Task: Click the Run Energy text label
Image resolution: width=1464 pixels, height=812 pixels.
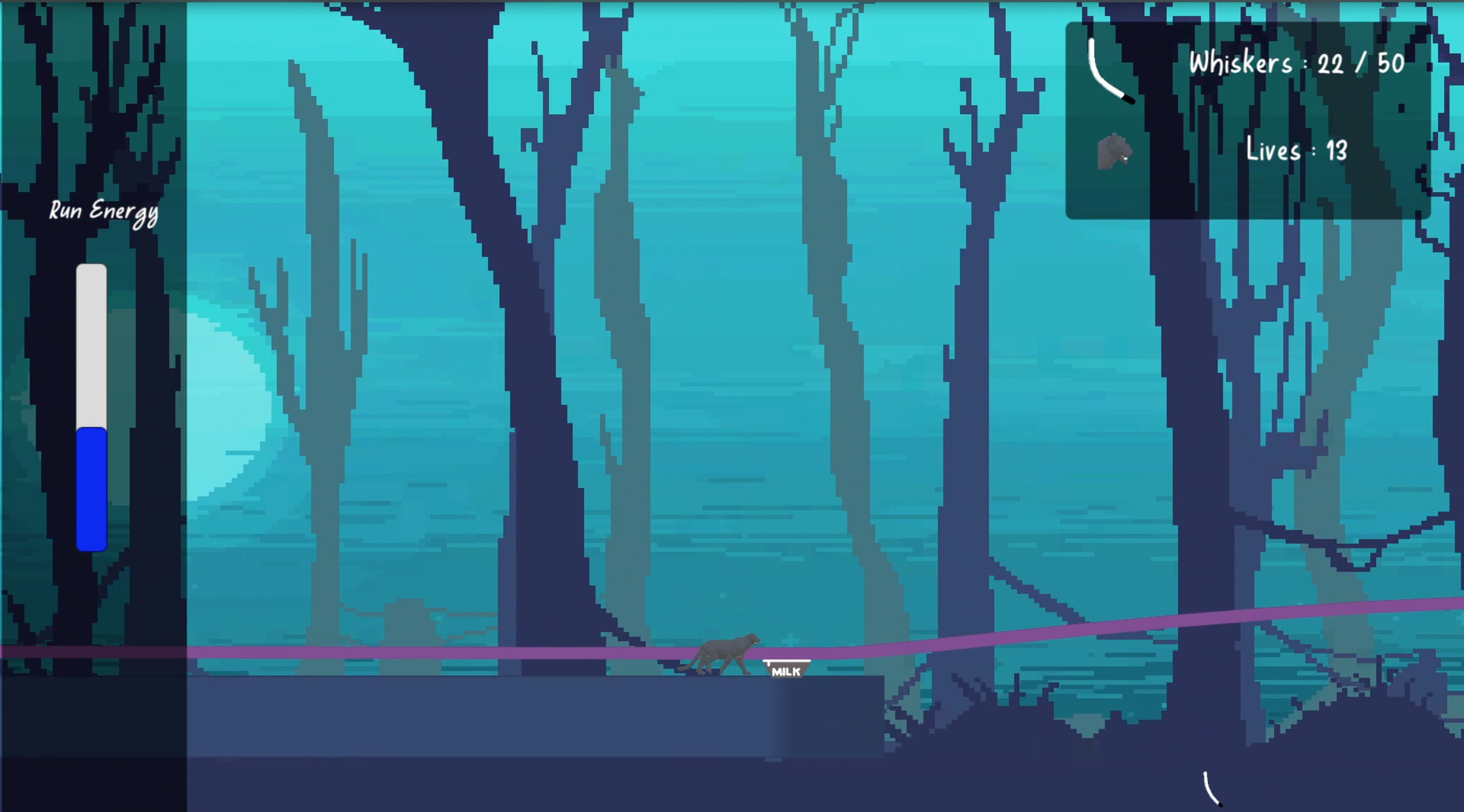Action: (x=104, y=210)
